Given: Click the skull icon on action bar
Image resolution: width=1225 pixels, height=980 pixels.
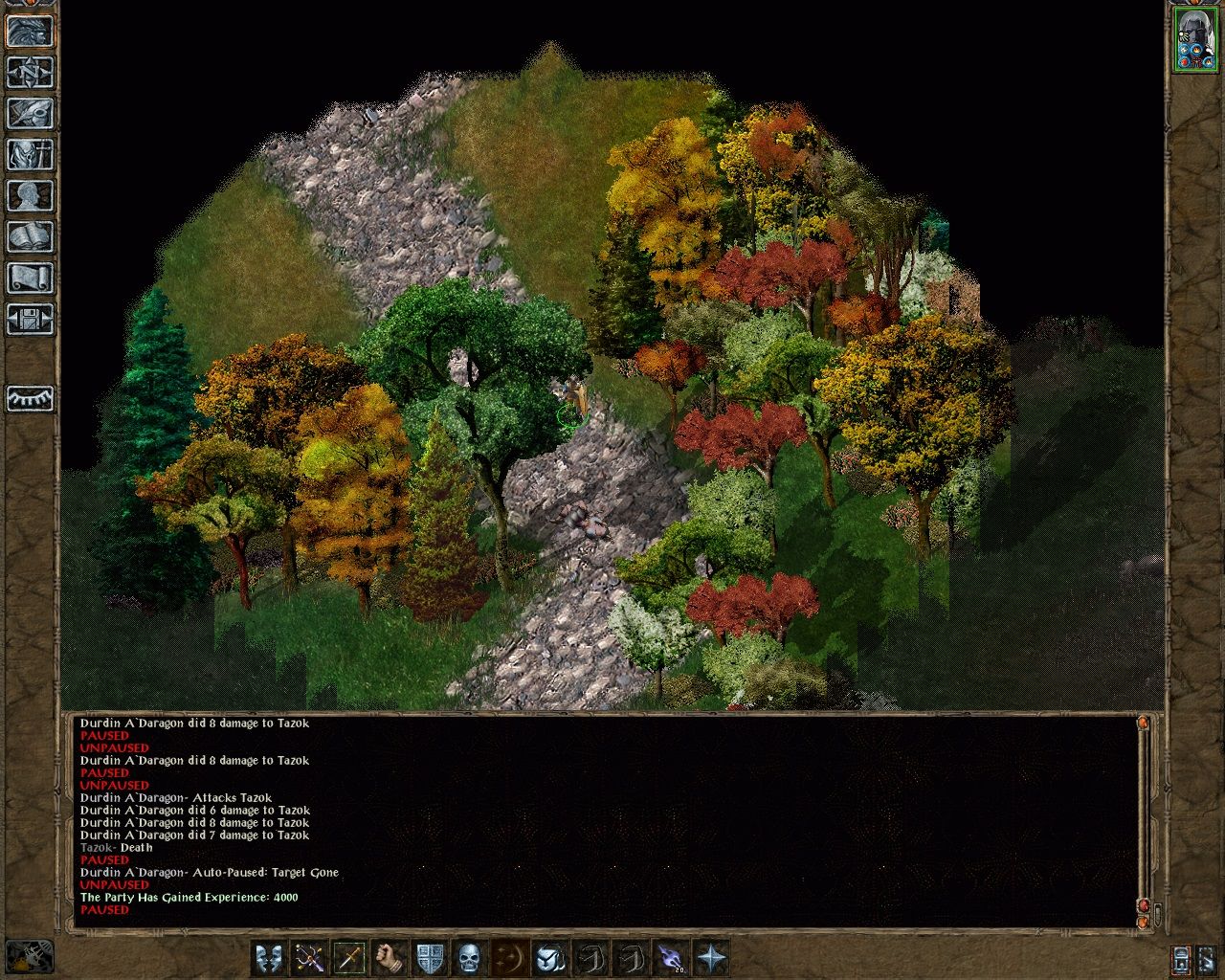Looking at the screenshot, I should [x=469, y=957].
